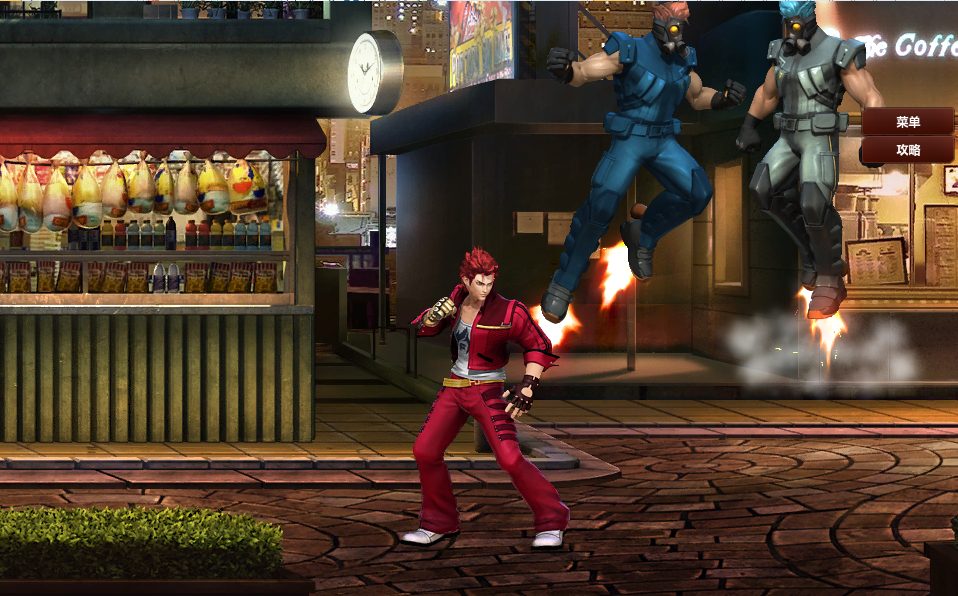Open the 菜单 menu button
The width and height of the screenshot is (958, 596).
pyautogui.click(x=908, y=122)
